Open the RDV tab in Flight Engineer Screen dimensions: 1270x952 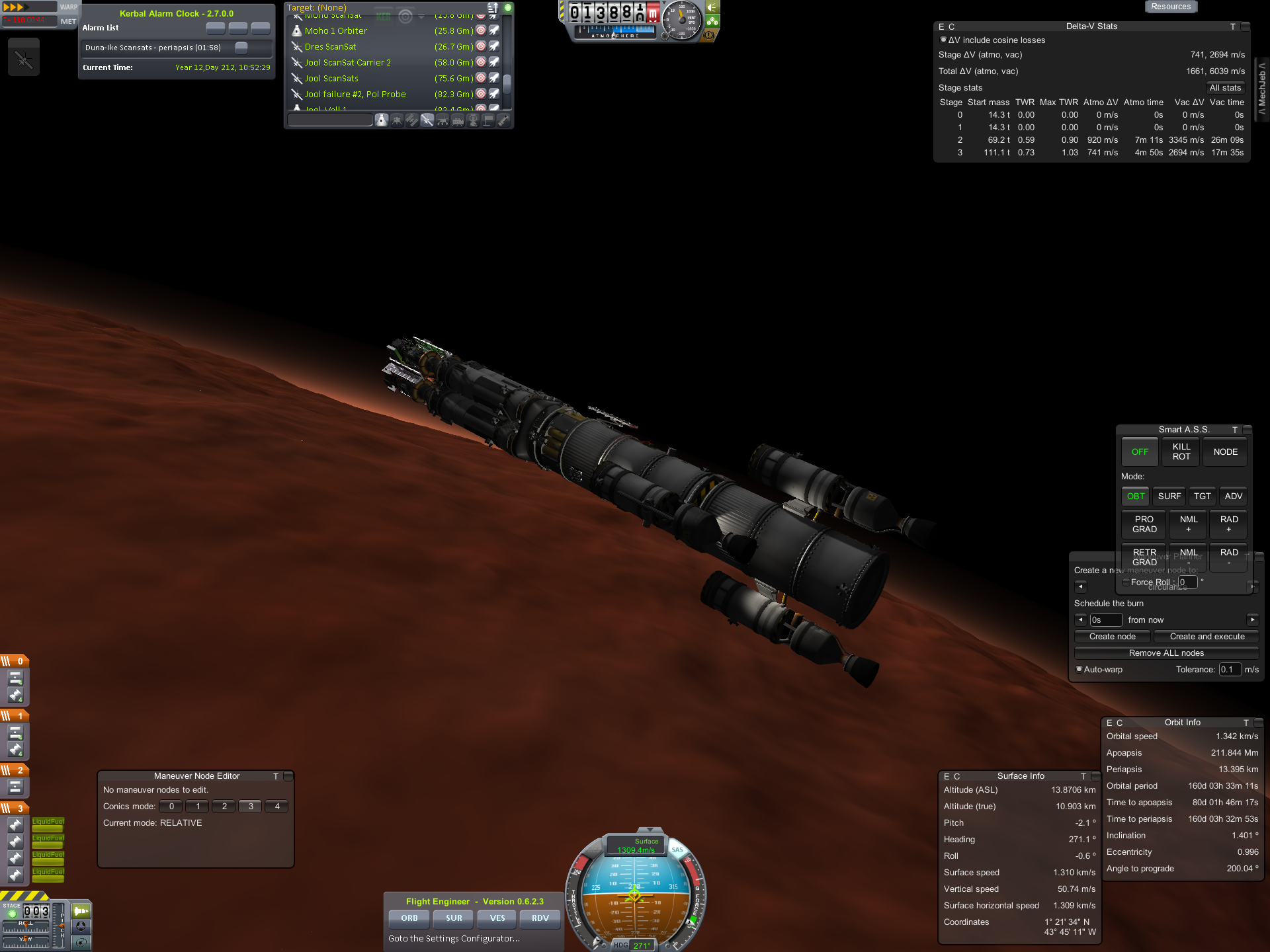(x=540, y=918)
